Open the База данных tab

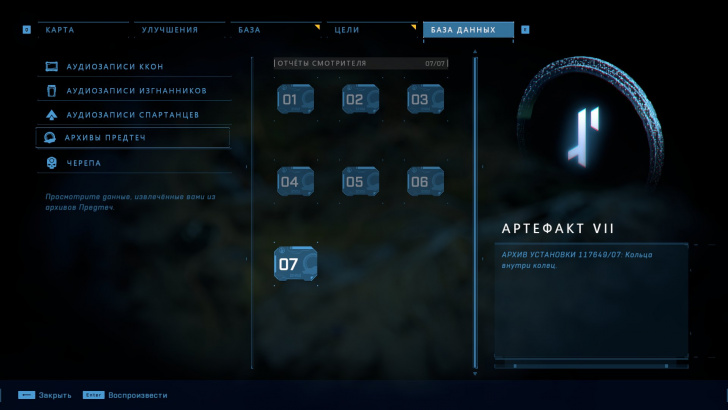click(467, 30)
